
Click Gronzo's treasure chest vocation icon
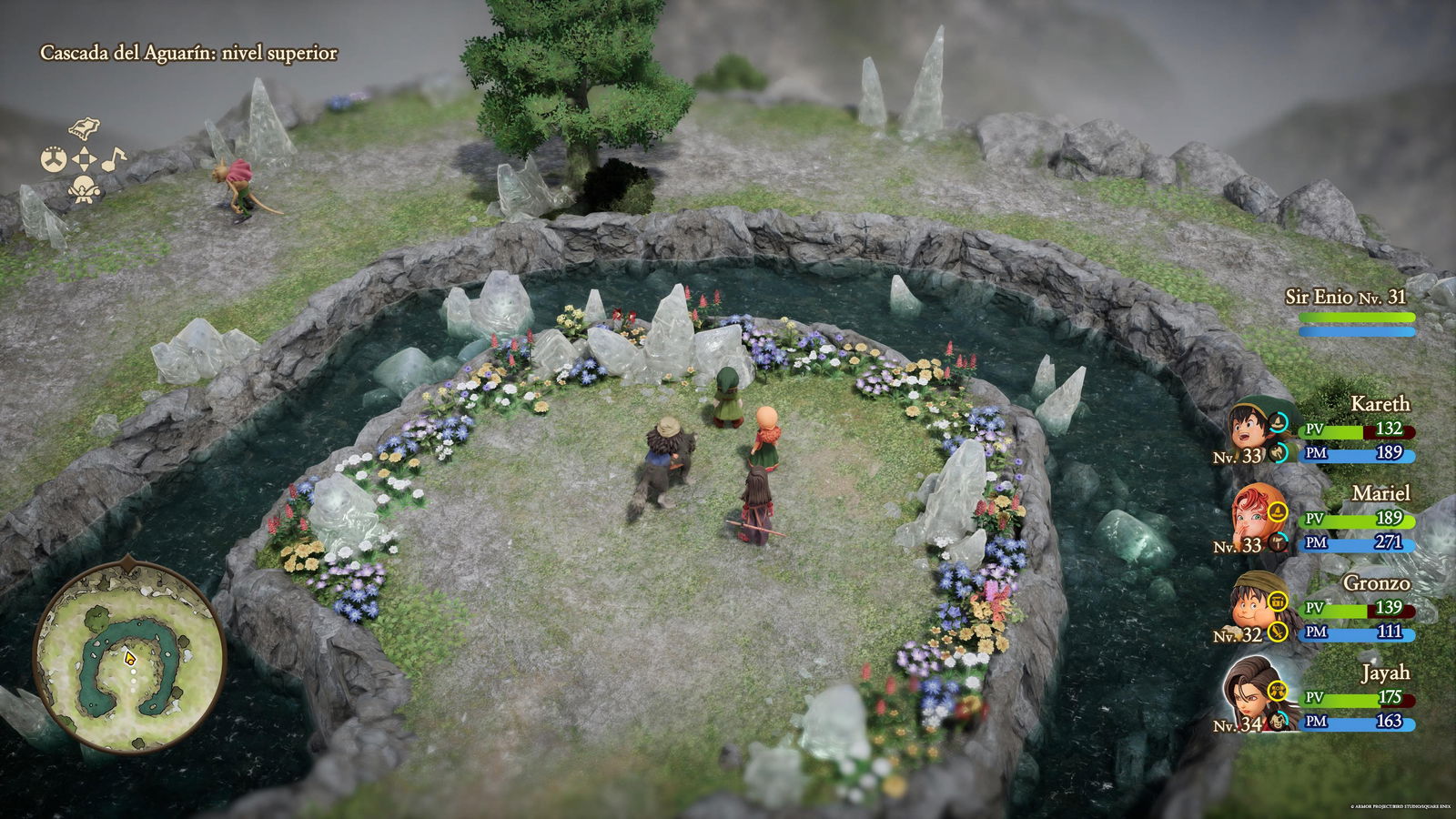click(x=1277, y=601)
